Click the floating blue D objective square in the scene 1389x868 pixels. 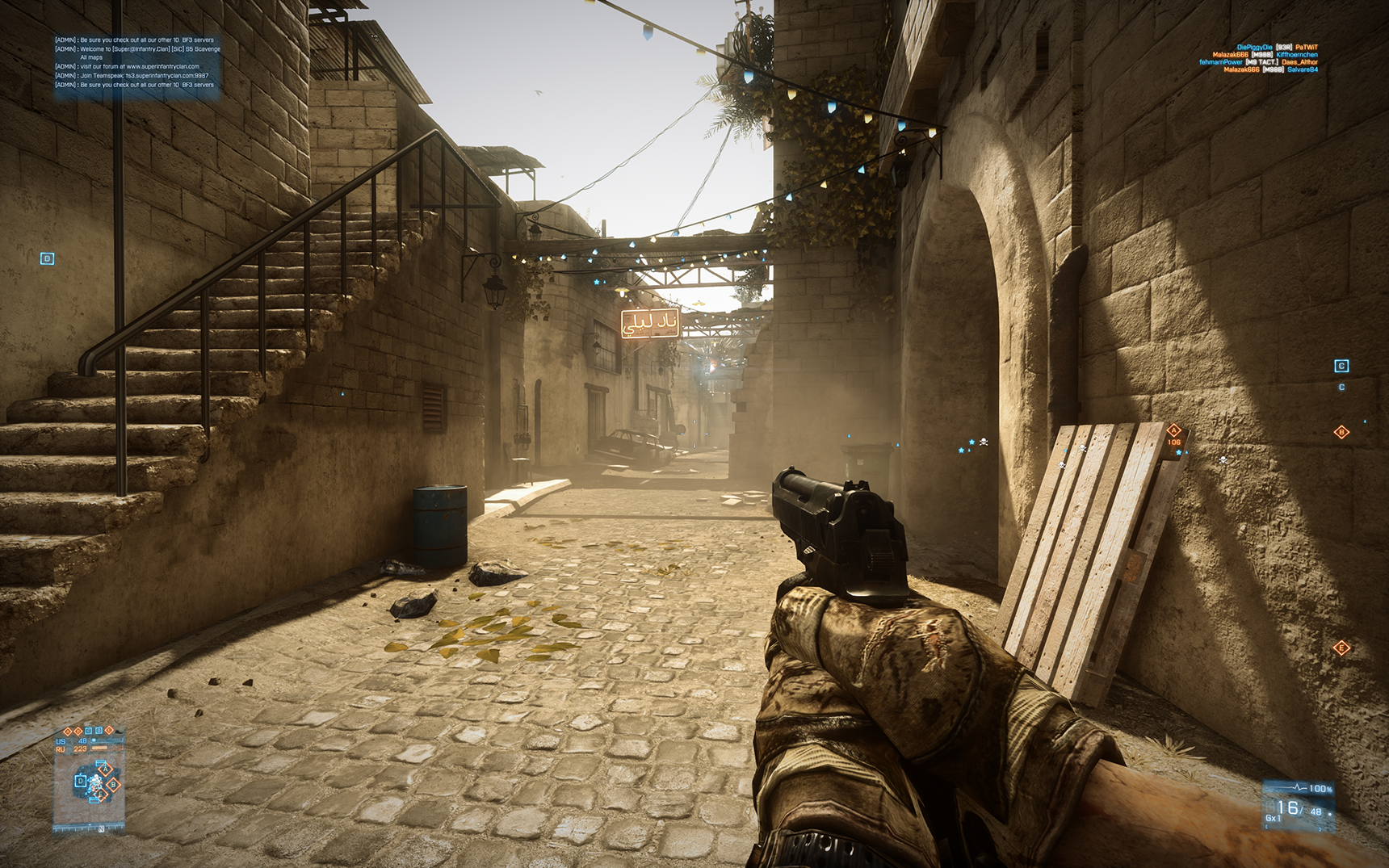pyautogui.click(x=47, y=258)
